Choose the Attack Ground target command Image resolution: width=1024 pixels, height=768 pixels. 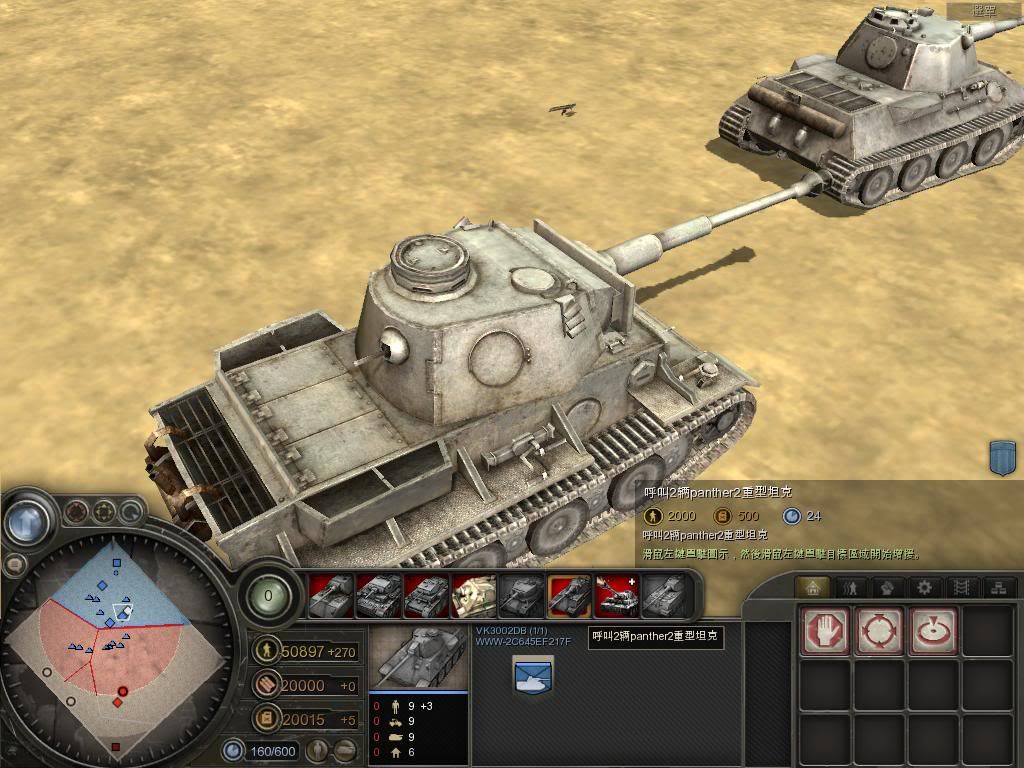point(934,632)
